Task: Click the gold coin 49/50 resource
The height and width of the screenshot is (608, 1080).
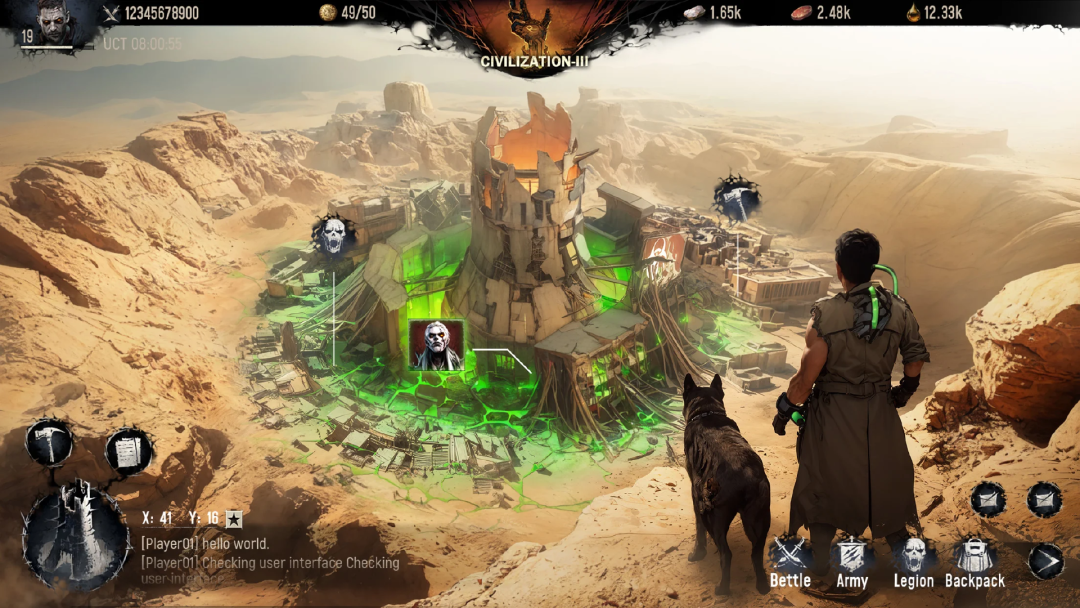Action: (x=347, y=12)
